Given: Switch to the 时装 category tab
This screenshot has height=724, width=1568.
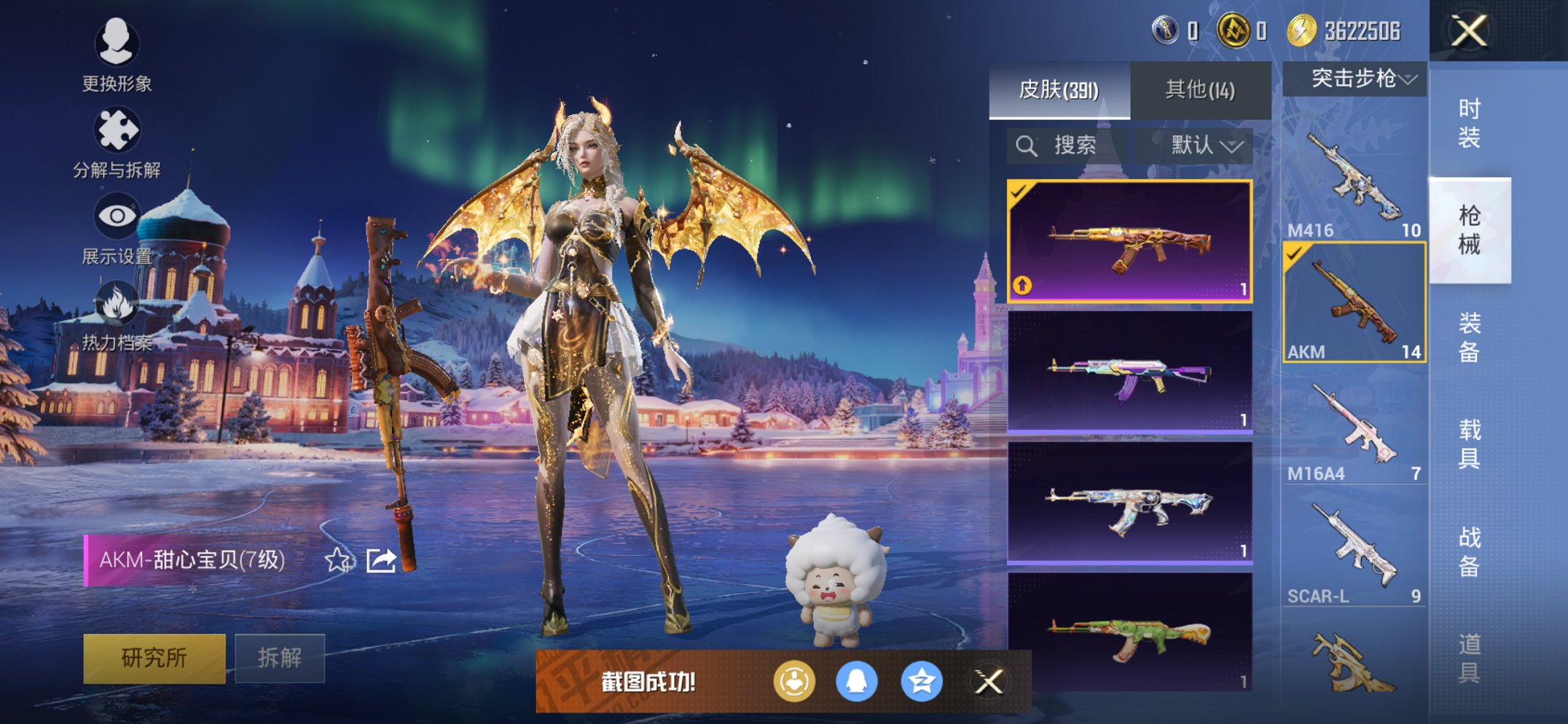Looking at the screenshot, I should click(1469, 123).
